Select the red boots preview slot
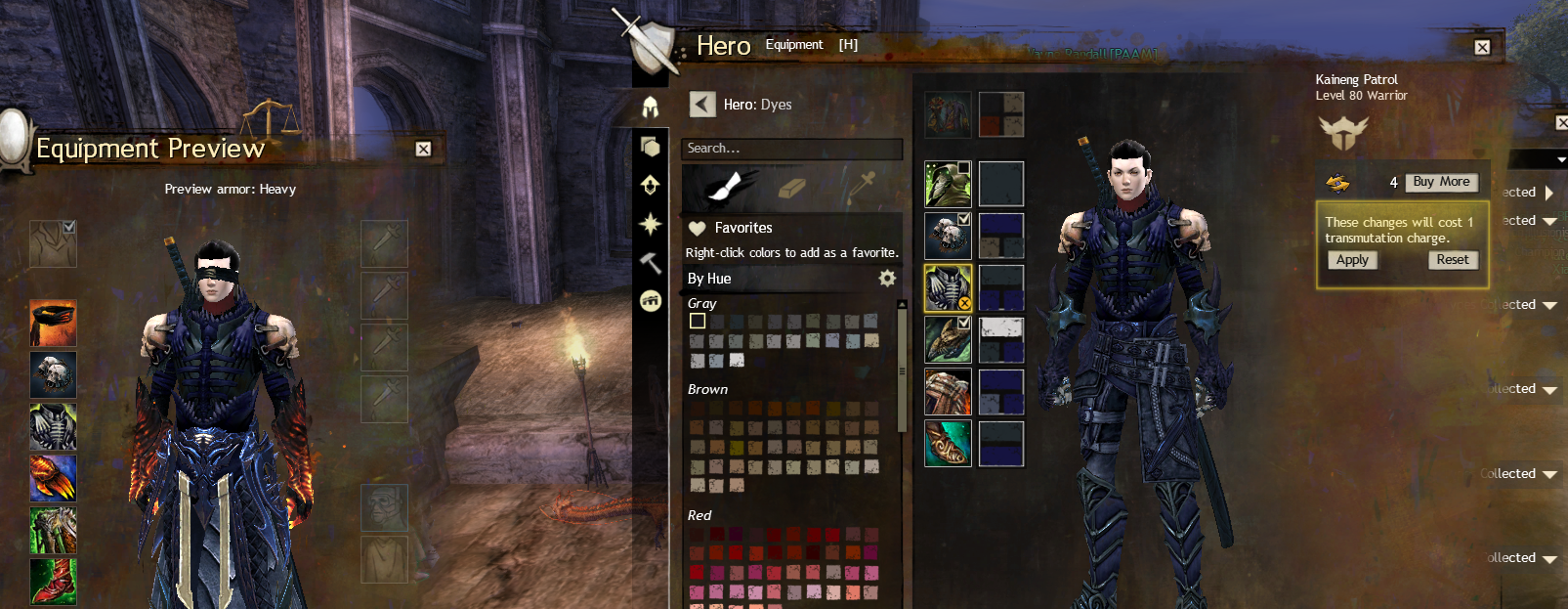Screen dimensions: 1568x609 pos(53,581)
